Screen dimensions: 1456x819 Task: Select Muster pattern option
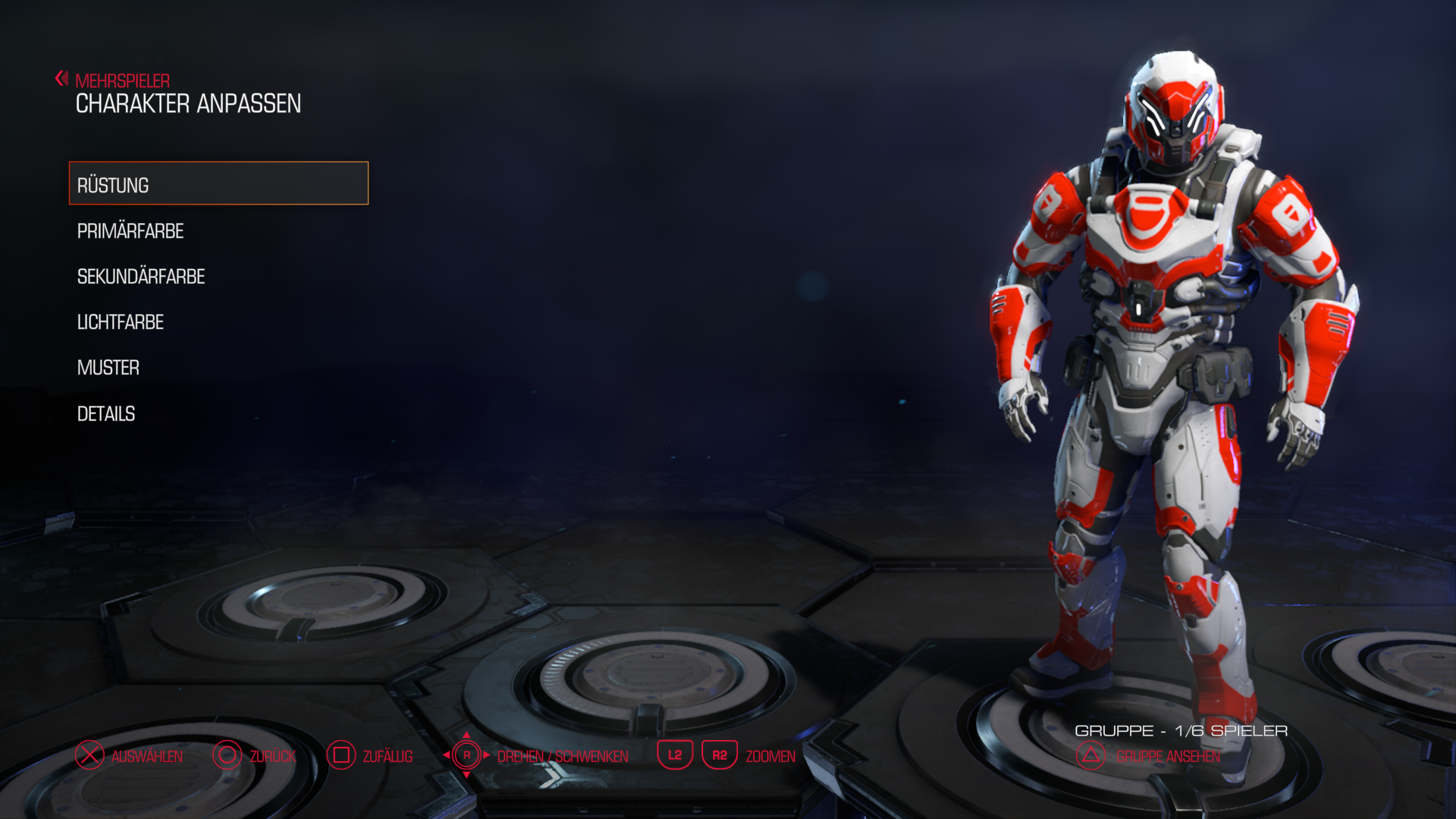coord(108,368)
